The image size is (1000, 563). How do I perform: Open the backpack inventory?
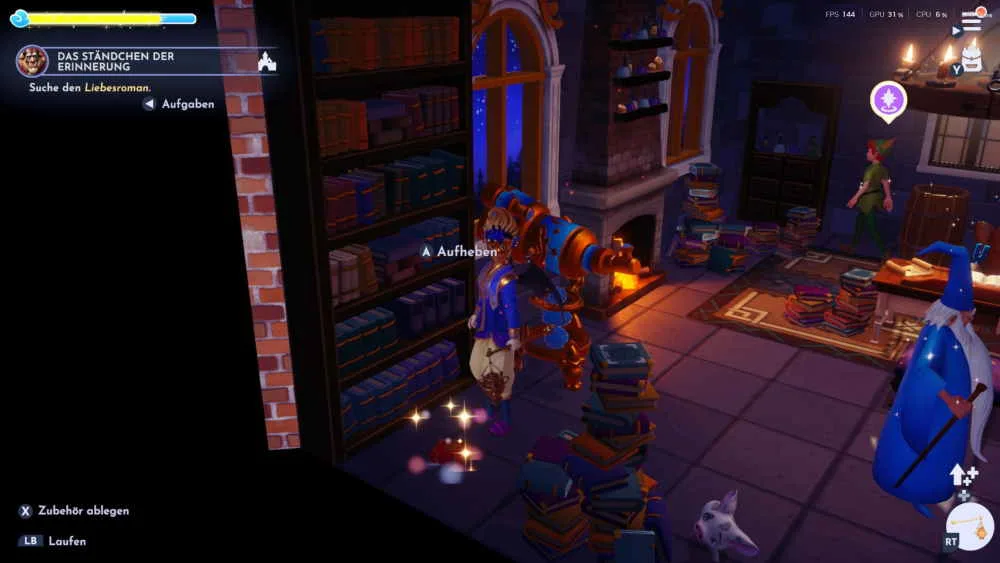point(971,59)
